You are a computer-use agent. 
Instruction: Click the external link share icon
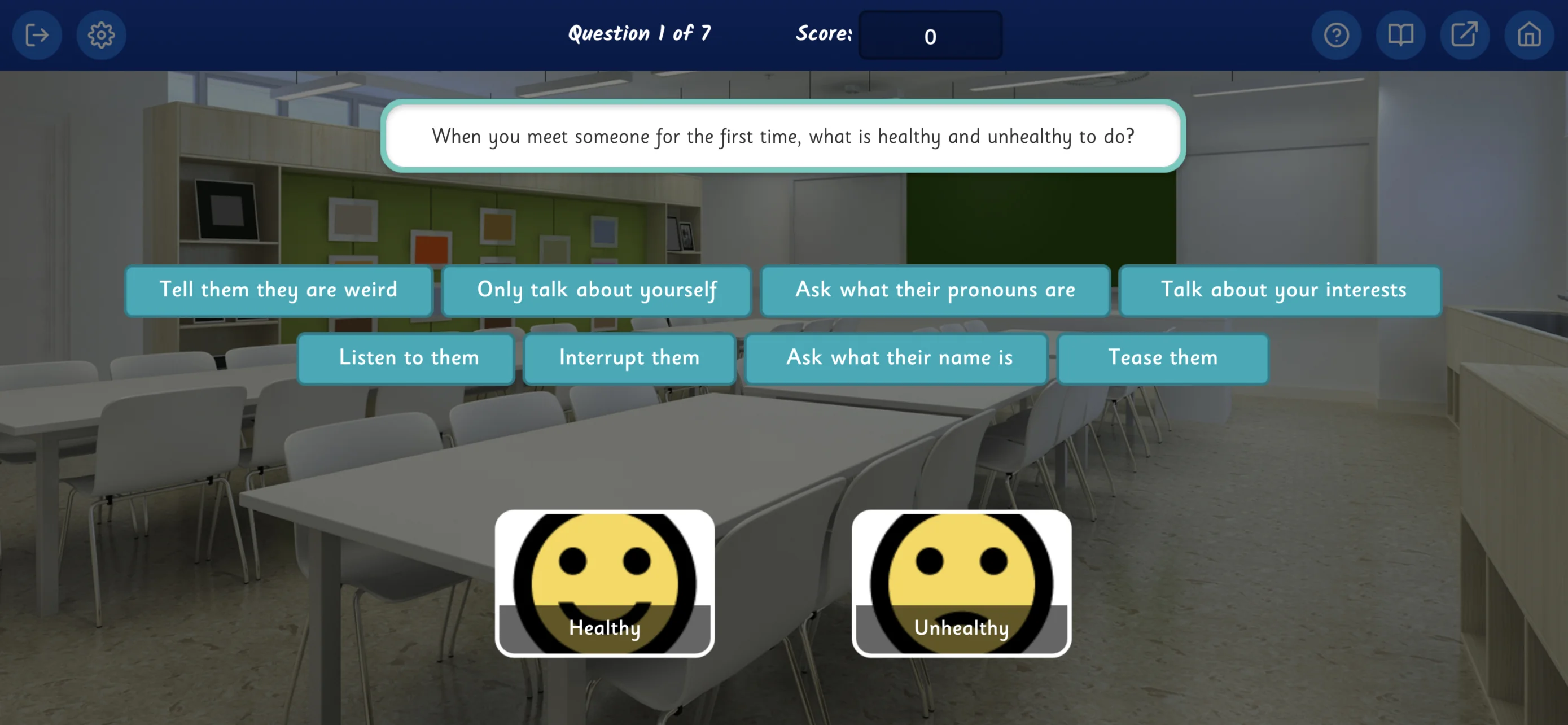click(1465, 34)
